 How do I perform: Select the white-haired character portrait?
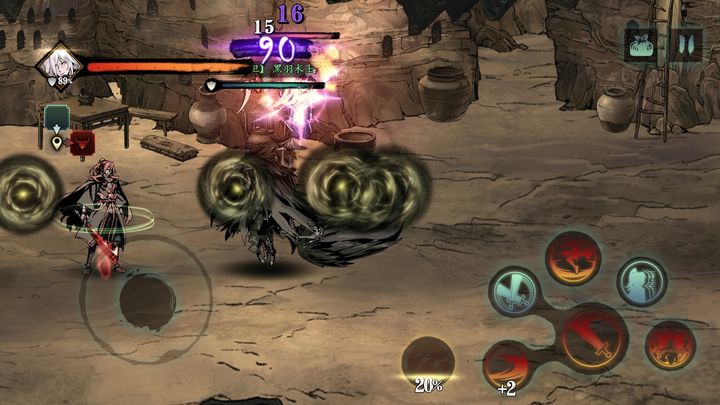[x=58, y=64]
